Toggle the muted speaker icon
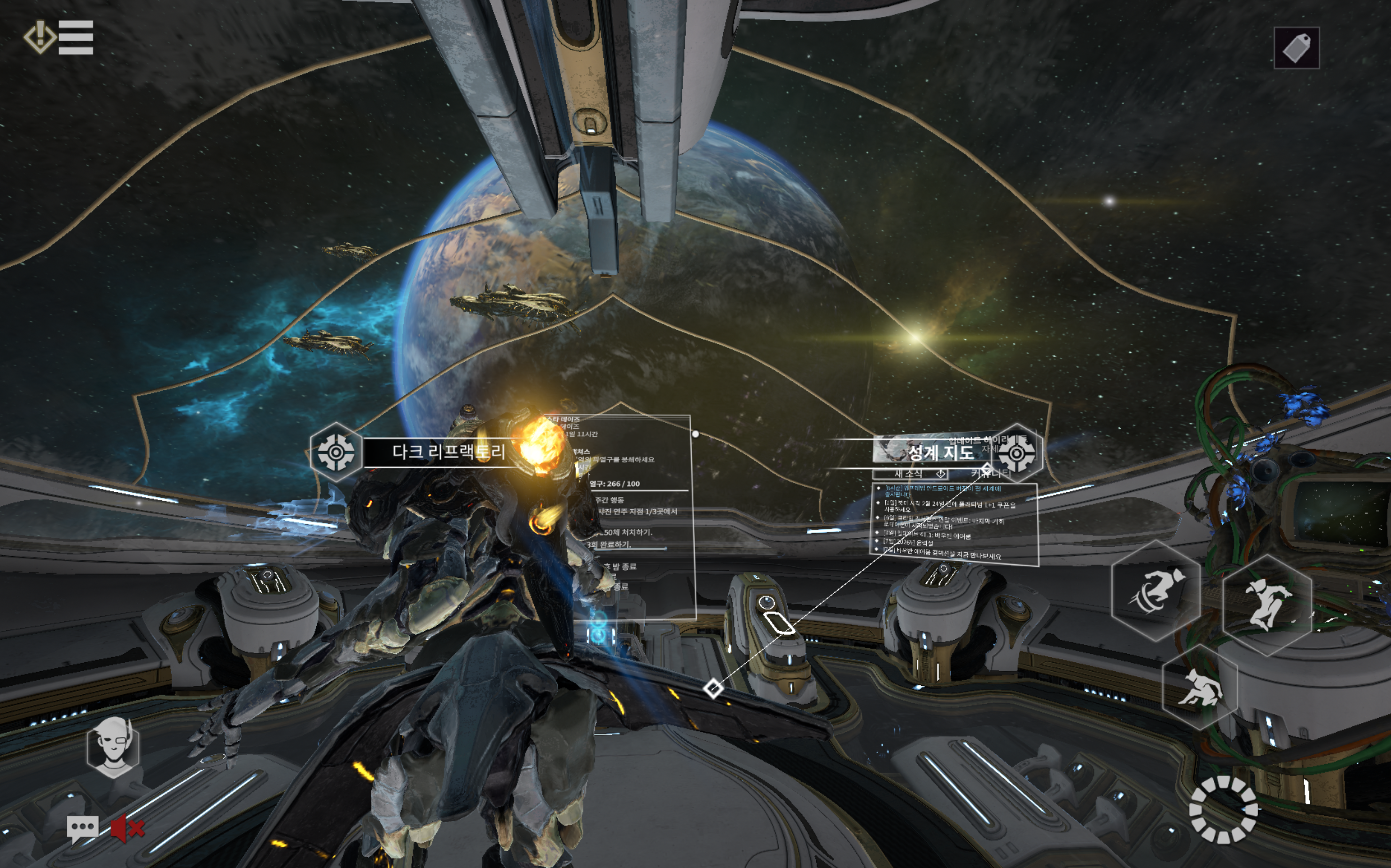 tap(127, 829)
